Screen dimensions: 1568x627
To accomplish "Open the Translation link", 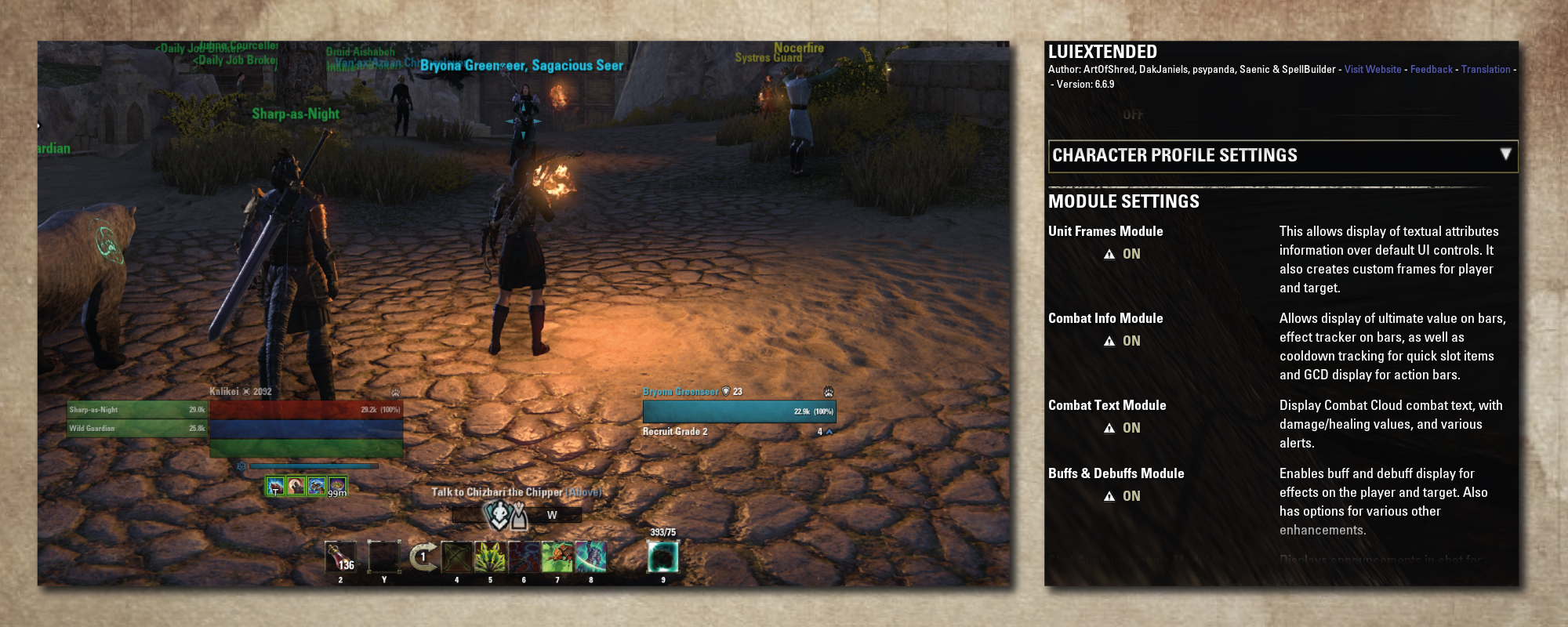I will coord(1485,70).
